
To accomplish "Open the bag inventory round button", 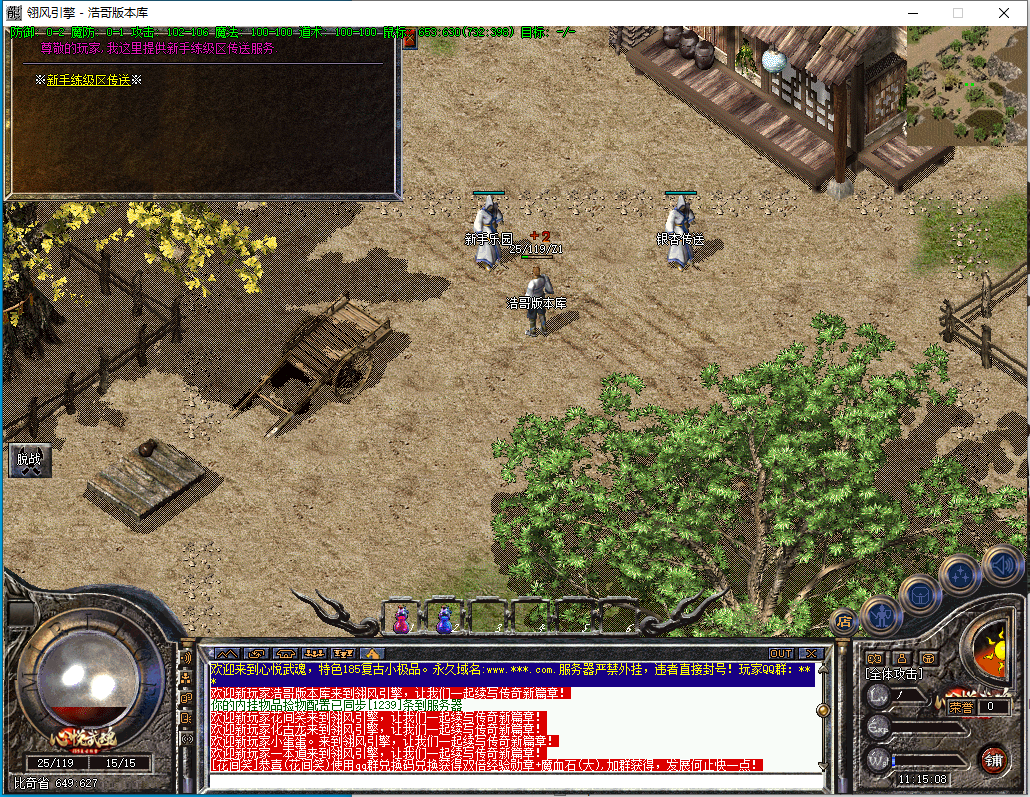I will click(920, 597).
